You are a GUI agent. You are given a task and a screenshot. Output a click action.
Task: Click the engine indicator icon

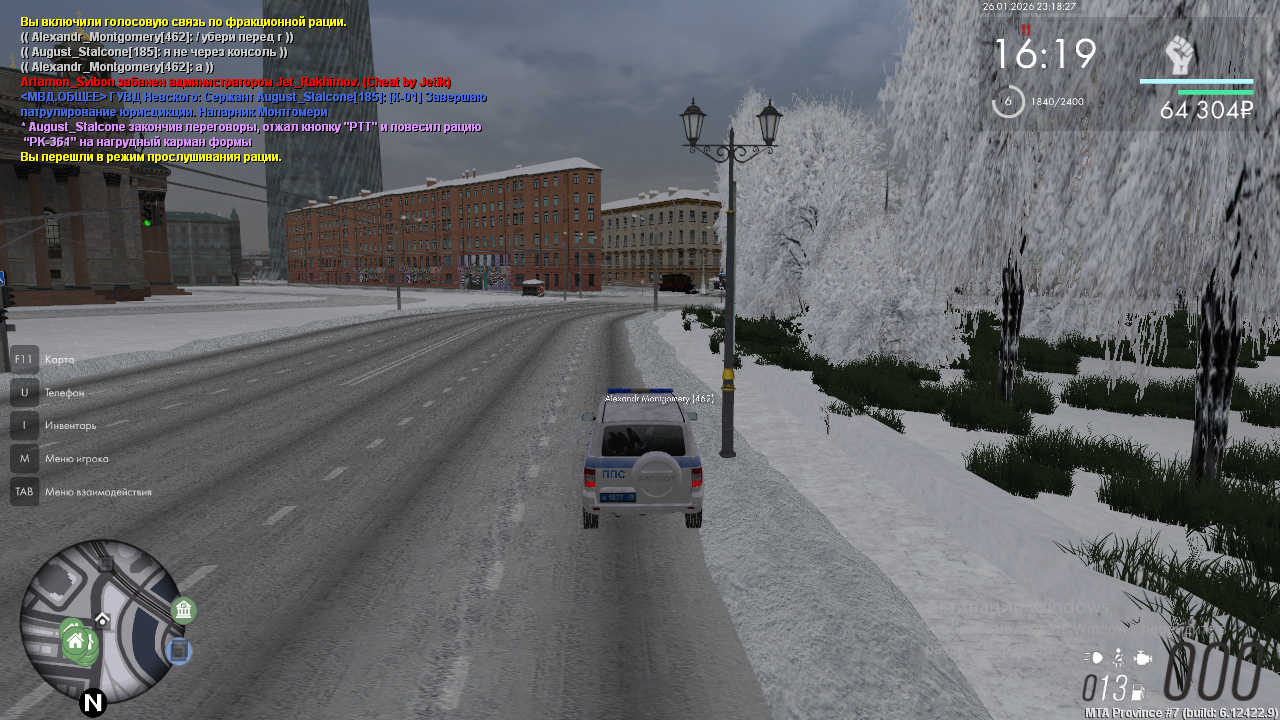1144,658
